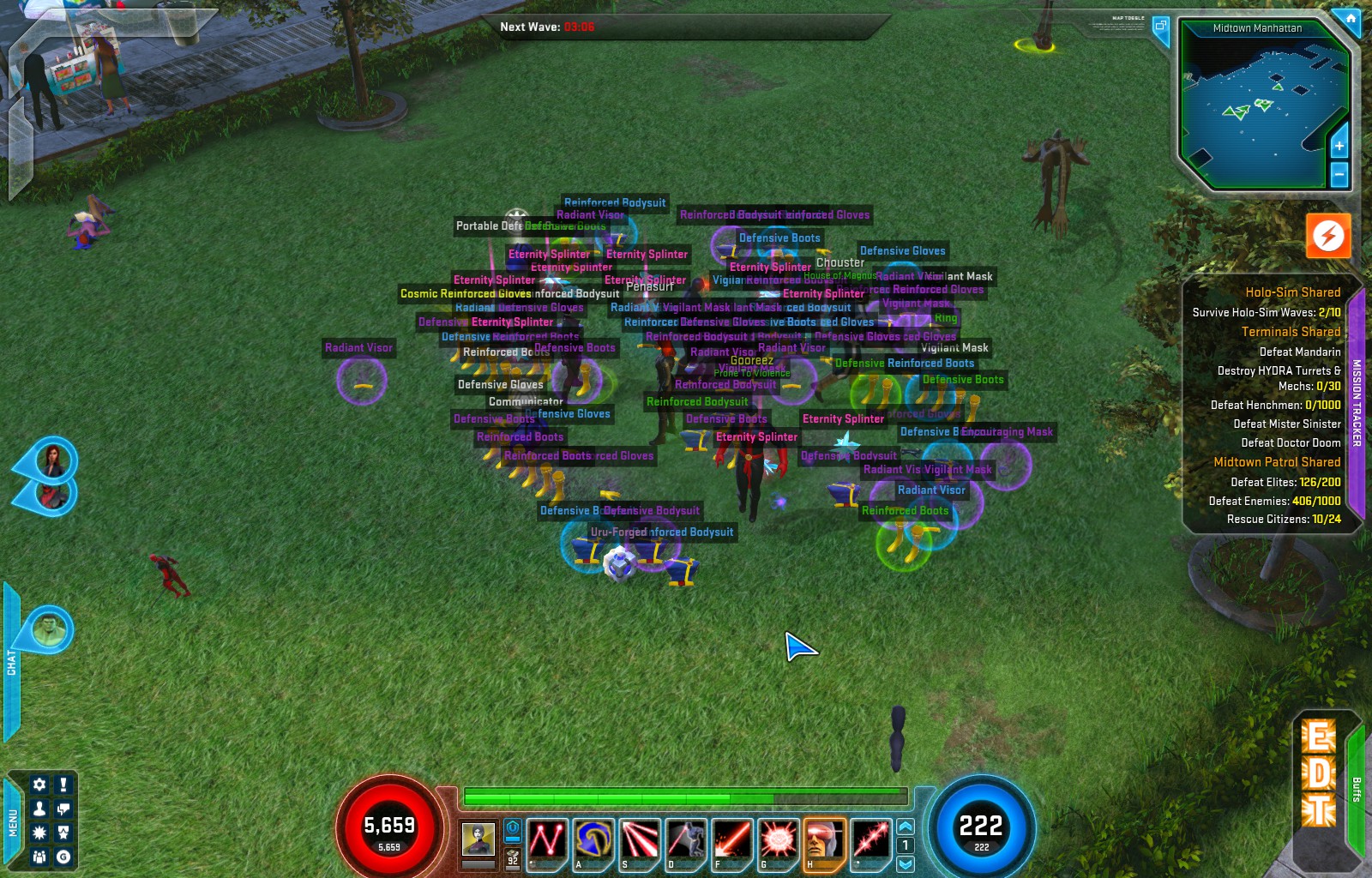Open the exclamation mark menu icon
Screen dimensions: 1372x878
click(63, 785)
